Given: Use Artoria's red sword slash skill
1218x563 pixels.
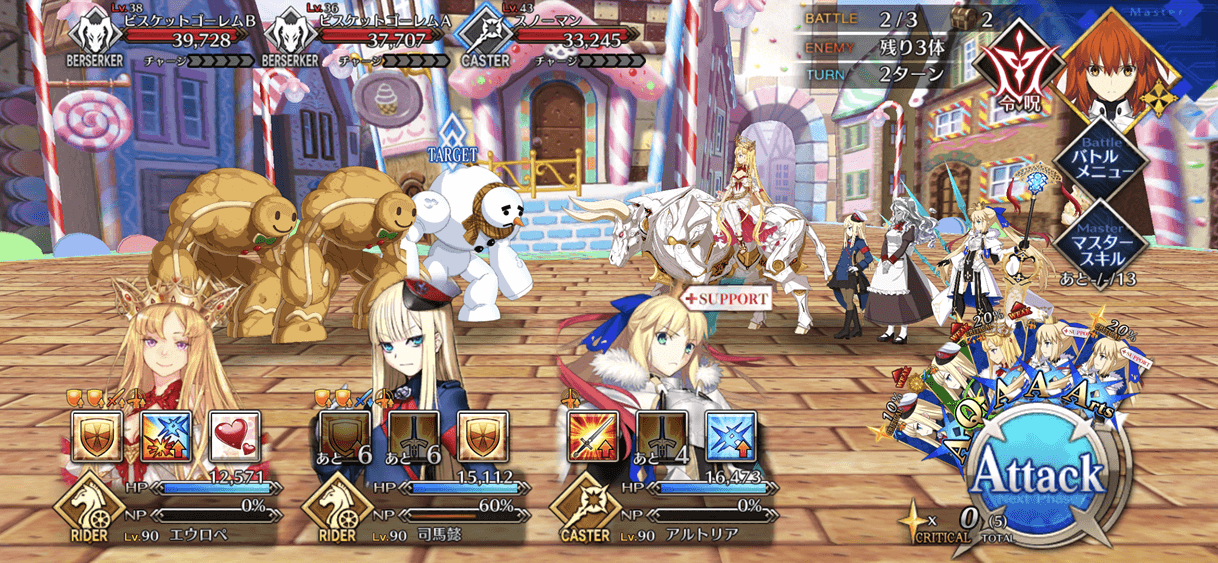Looking at the screenshot, I should pyautogui.click(x=588, y=436).
